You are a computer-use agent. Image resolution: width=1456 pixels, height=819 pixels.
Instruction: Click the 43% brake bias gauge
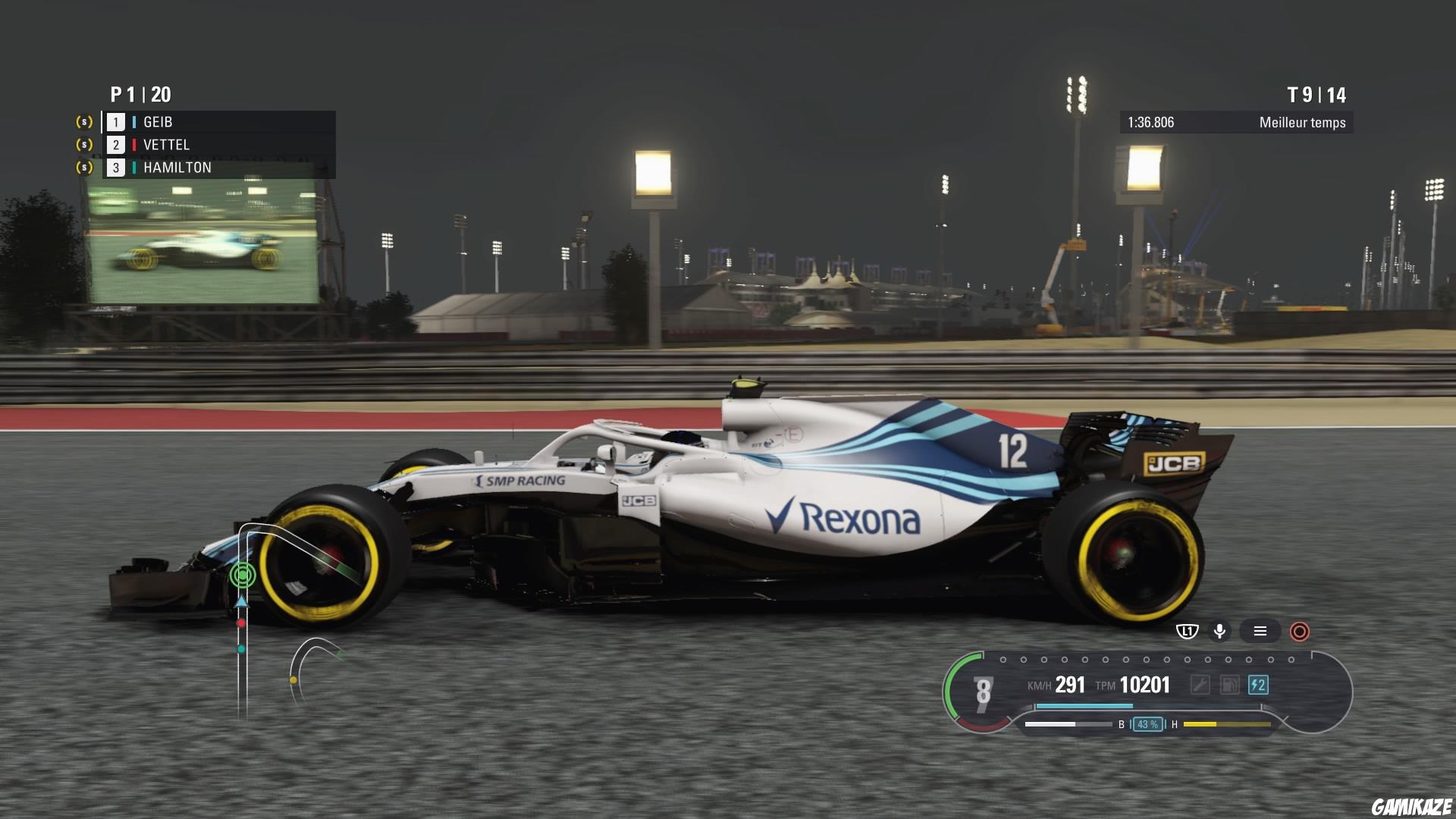pyautogui.click(x=1147, y=725)
